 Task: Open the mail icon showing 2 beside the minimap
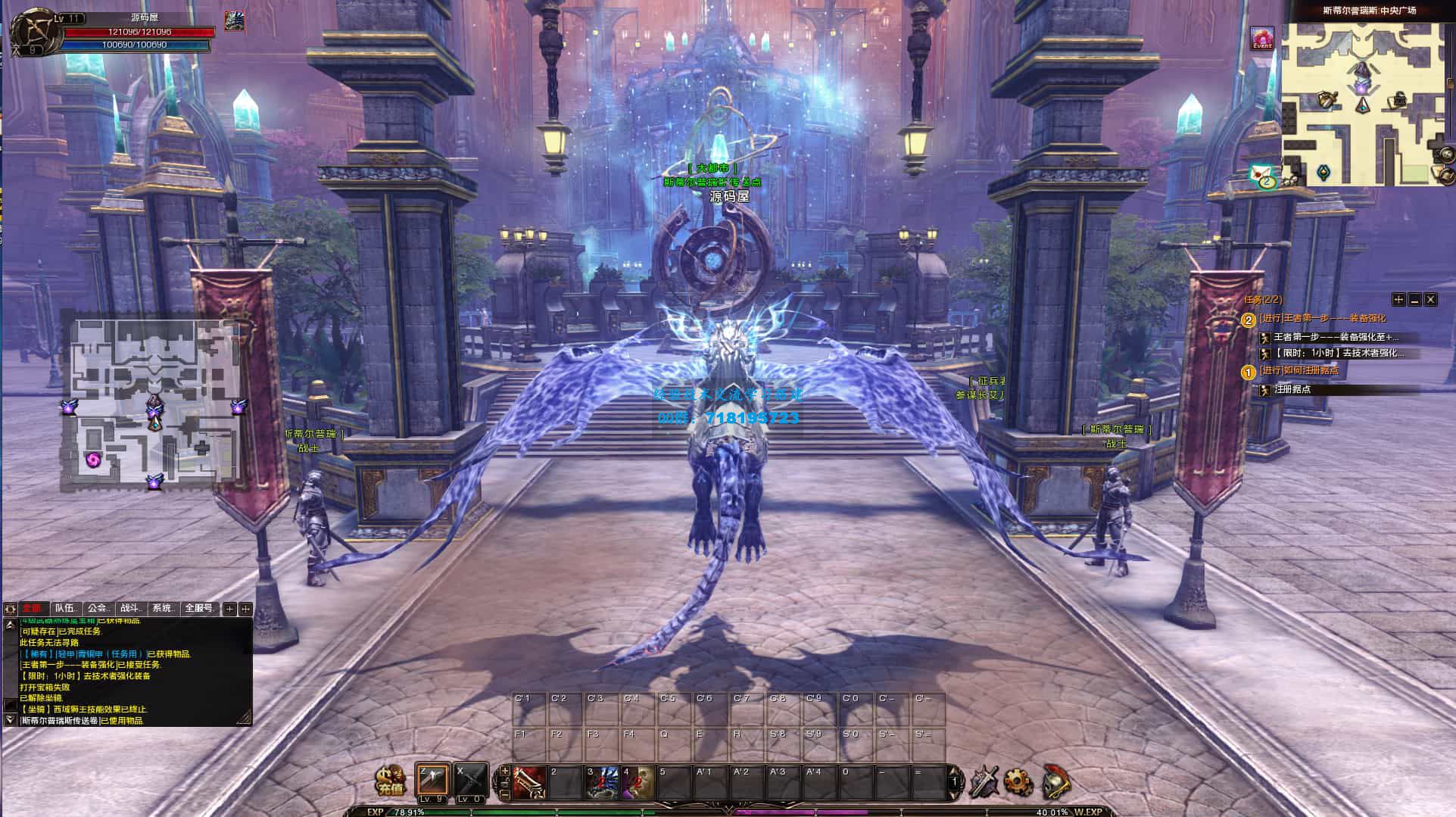pyautogui.click(x=1261, y=175)
